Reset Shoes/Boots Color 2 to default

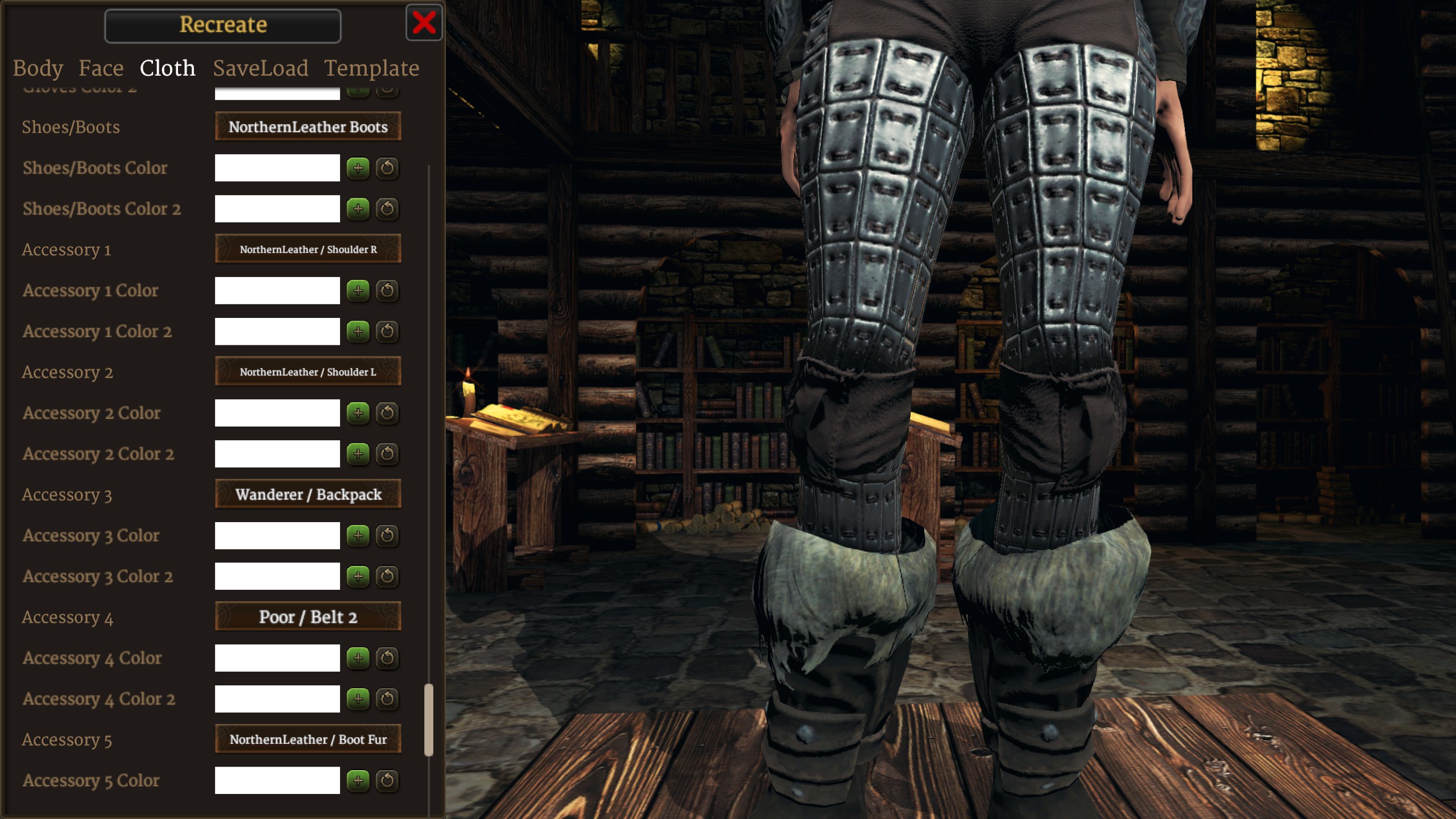387,209
